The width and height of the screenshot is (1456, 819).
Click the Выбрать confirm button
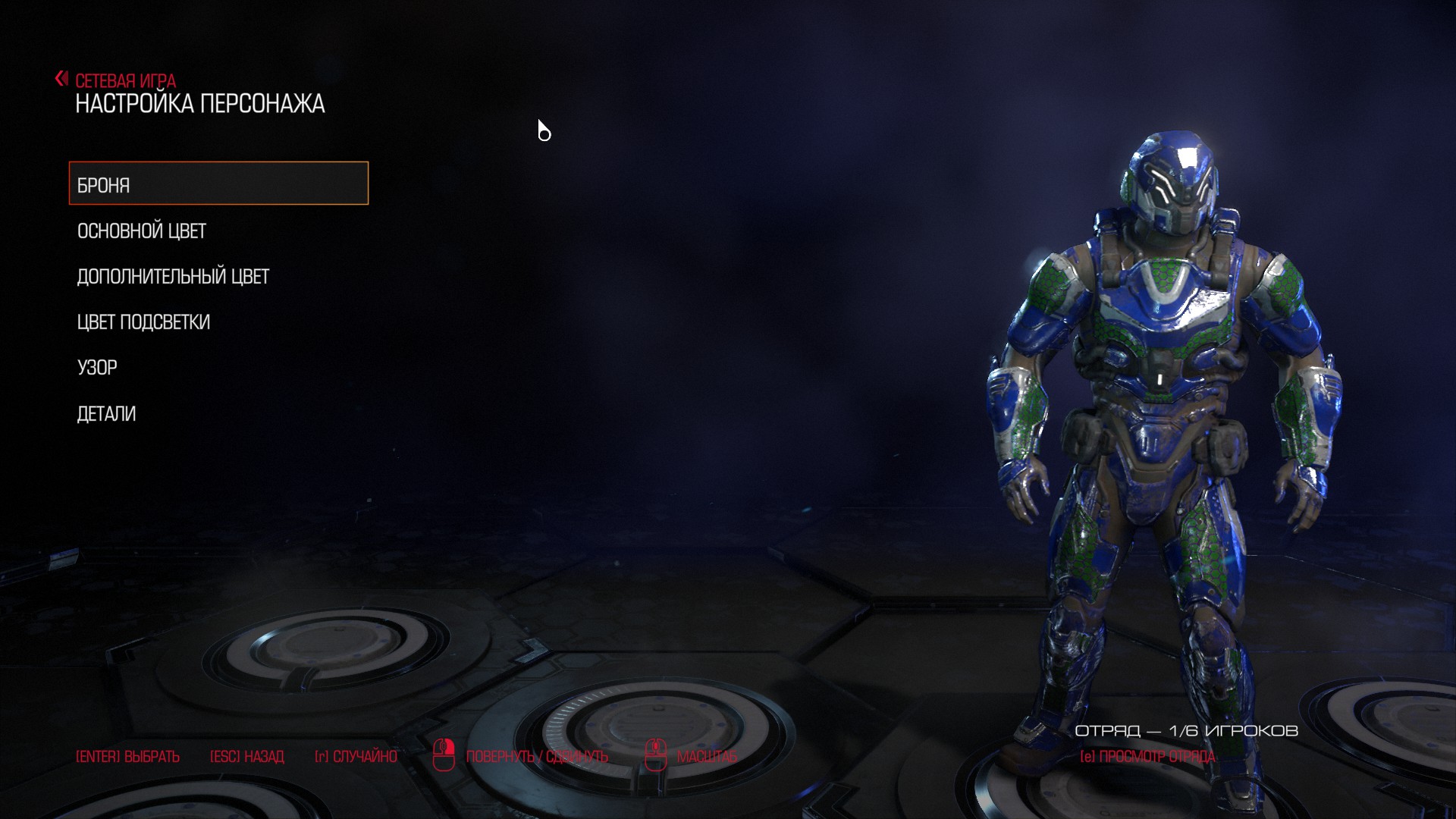tap(127, 756)
